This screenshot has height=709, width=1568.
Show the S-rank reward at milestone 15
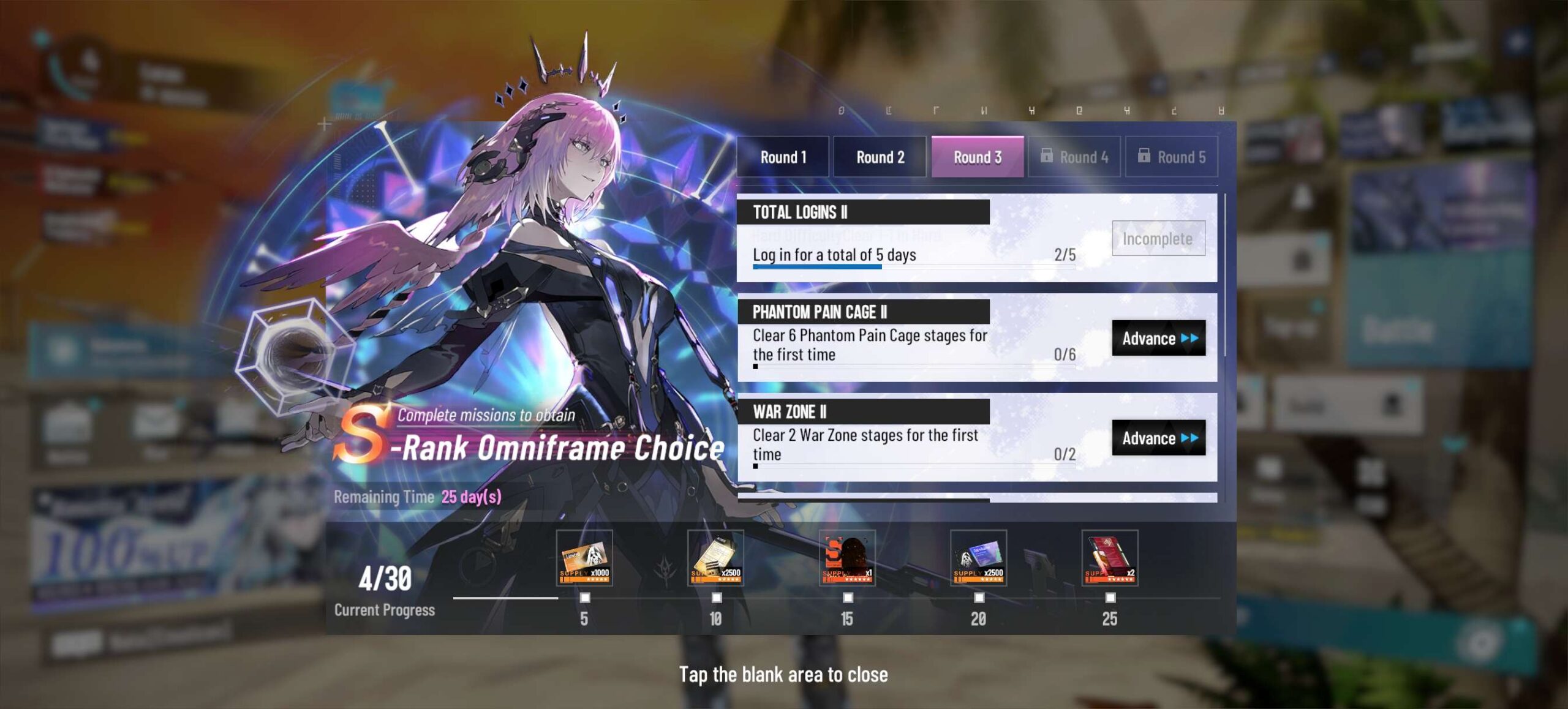847,558
